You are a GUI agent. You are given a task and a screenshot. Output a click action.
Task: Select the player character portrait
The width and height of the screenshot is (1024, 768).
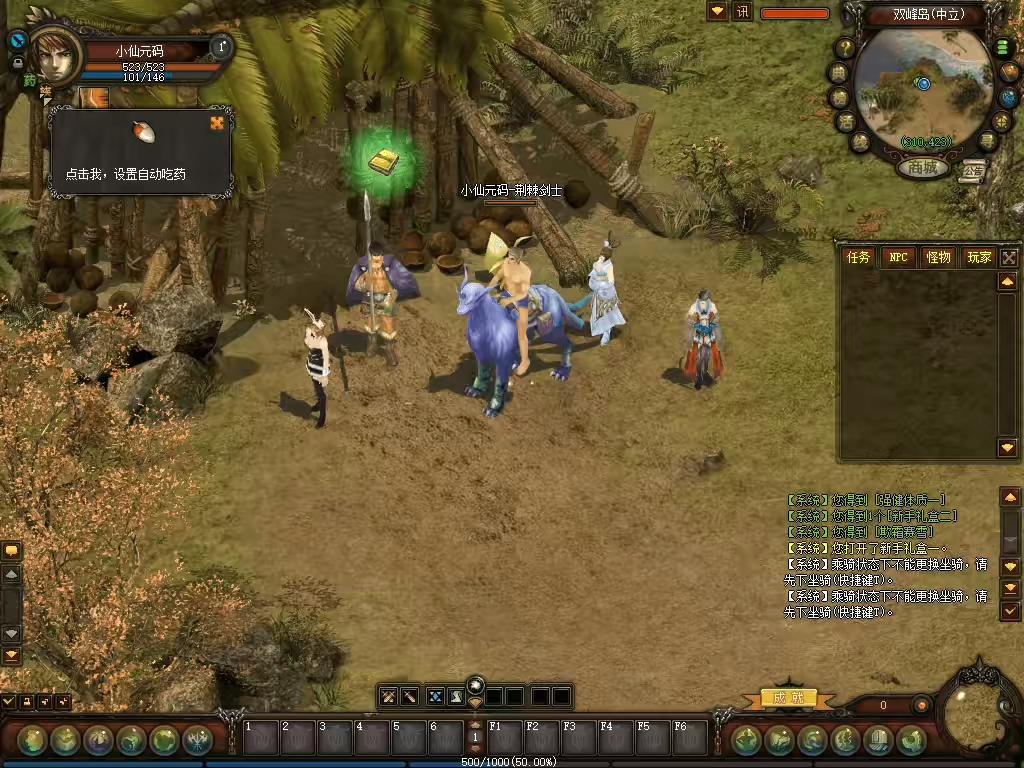(x=55, y=57)
